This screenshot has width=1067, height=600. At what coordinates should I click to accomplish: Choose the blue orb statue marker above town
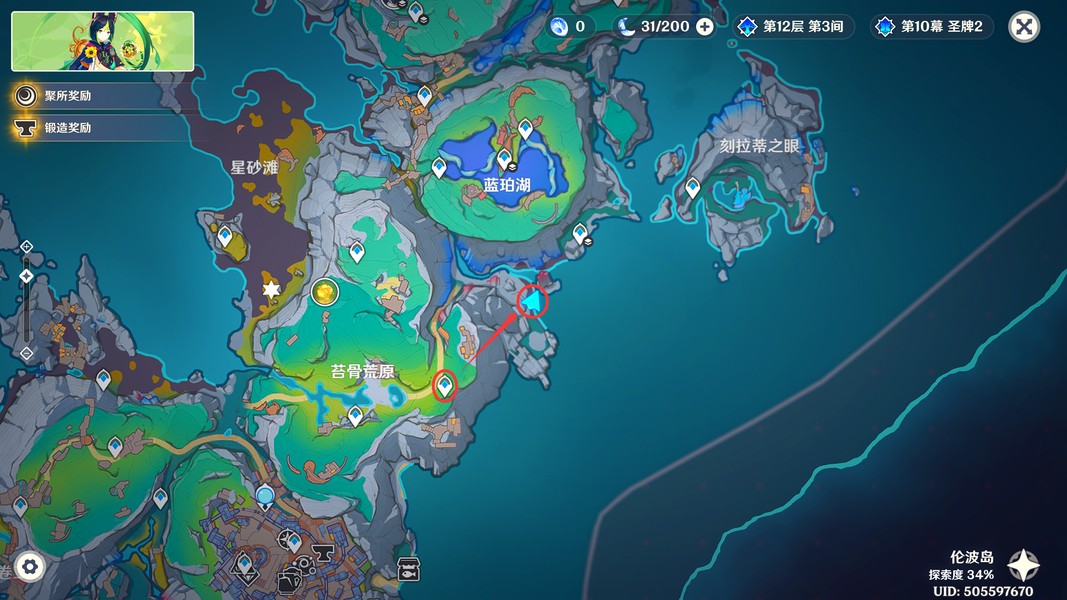click(265, 495)
